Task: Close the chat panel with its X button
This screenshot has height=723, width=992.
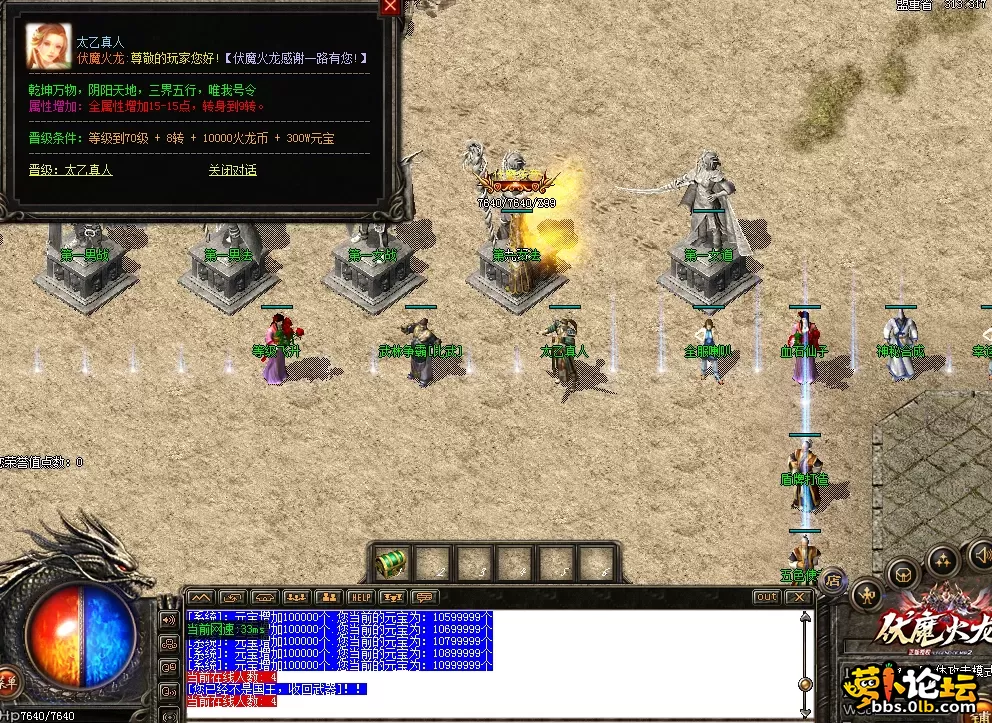Action: tap(798, 597)
